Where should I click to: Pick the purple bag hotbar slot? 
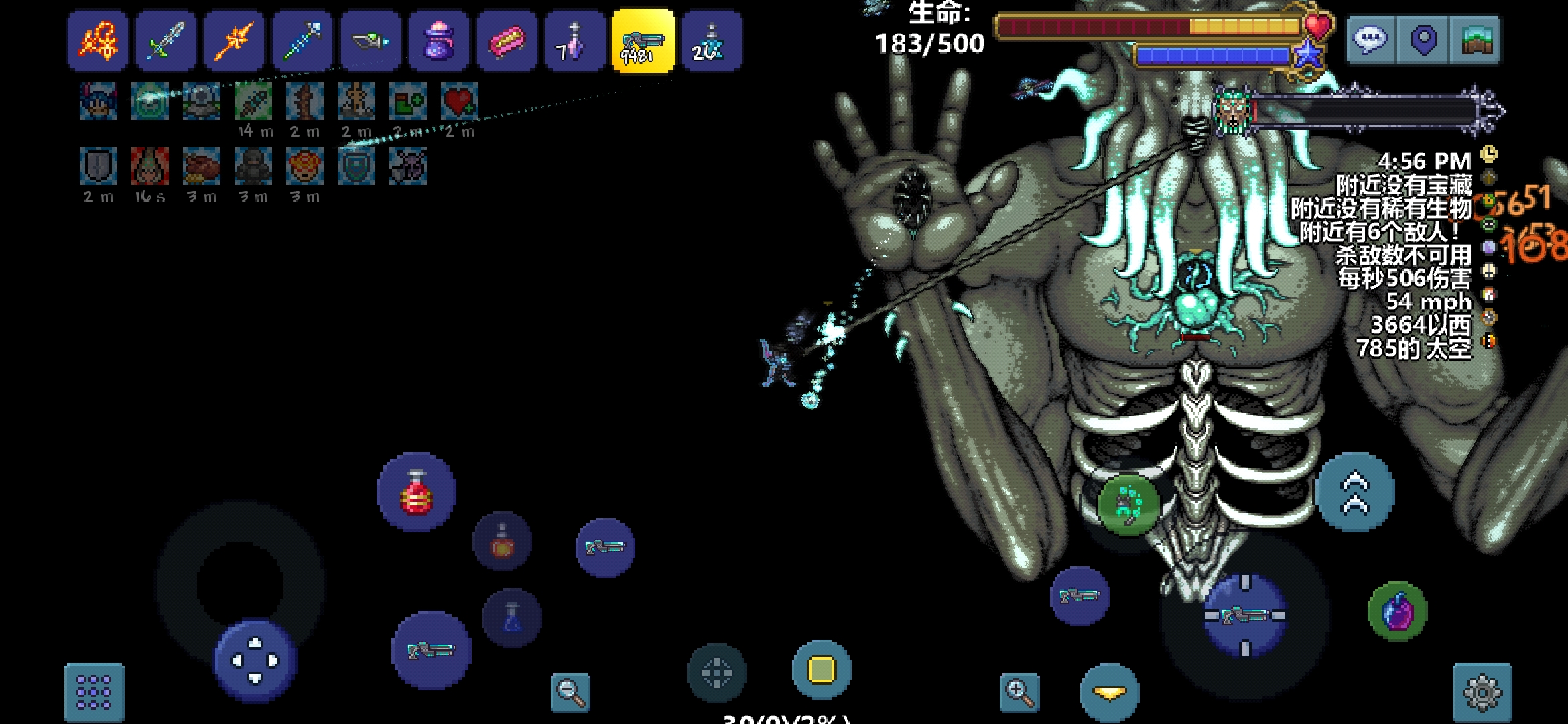tap(439, 41)
